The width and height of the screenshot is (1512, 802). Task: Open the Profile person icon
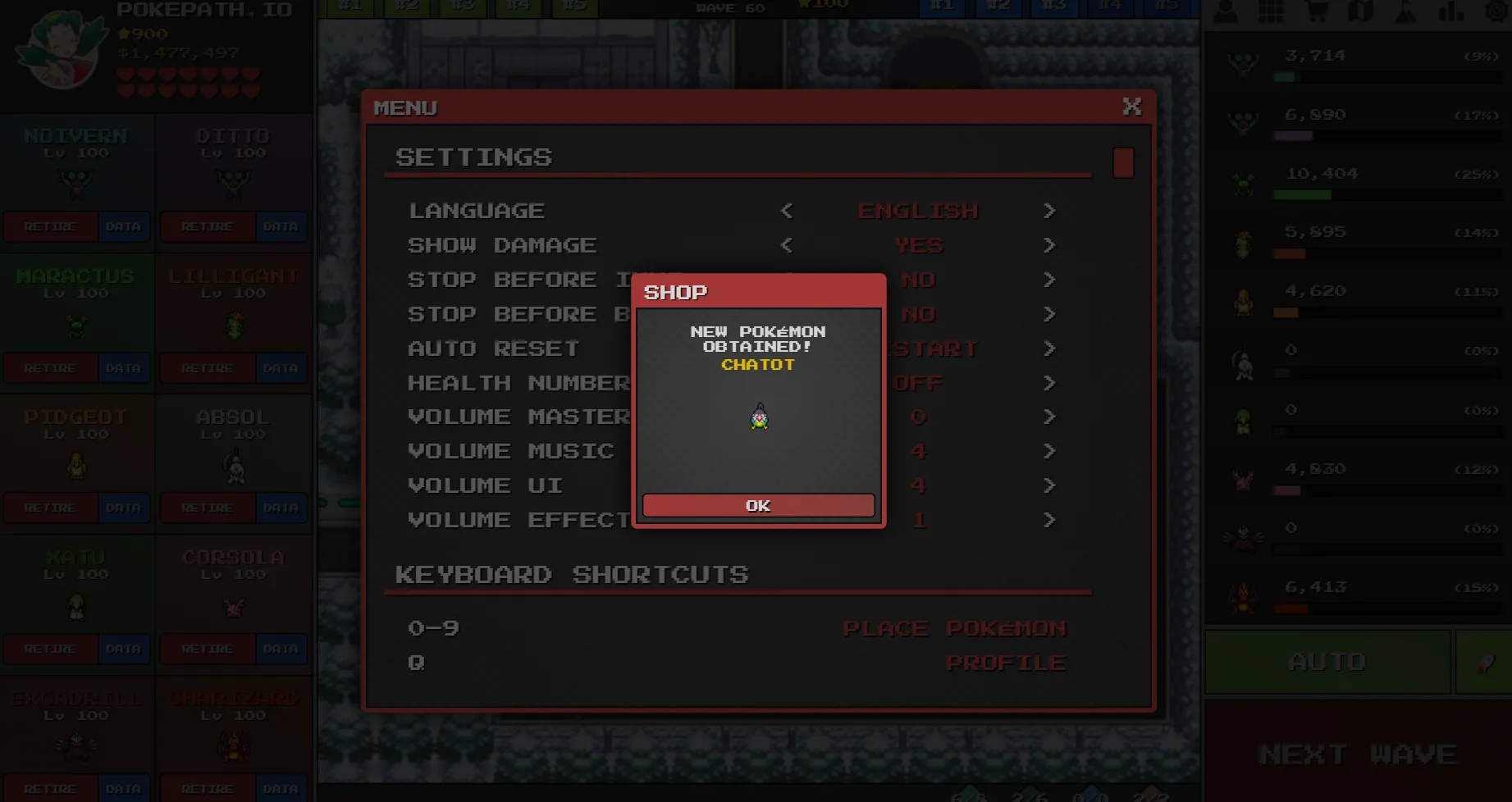click(x=1226, y=11)
